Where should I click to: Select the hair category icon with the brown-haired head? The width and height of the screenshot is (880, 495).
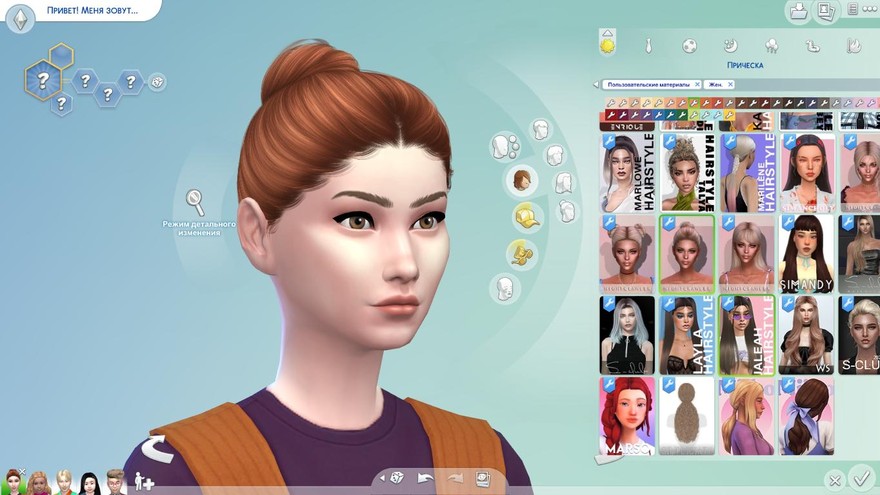point(521,181)
